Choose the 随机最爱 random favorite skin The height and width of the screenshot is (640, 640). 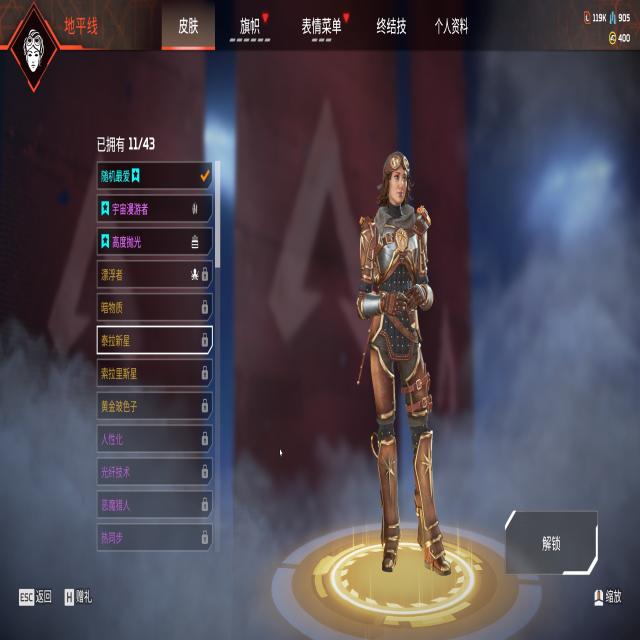pos(154,176)
